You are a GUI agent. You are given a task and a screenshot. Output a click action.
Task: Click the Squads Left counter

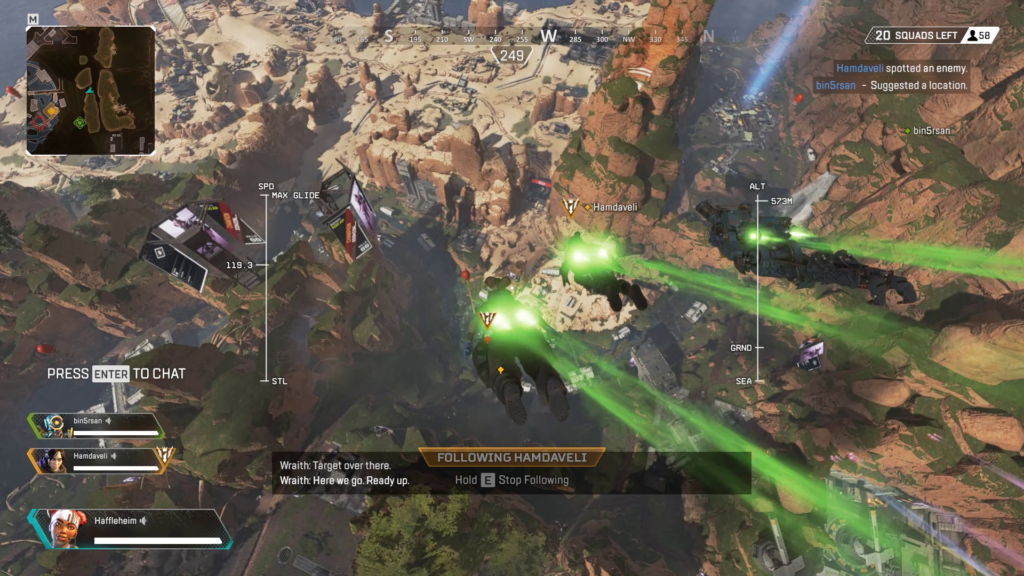[x=931, y=35]
